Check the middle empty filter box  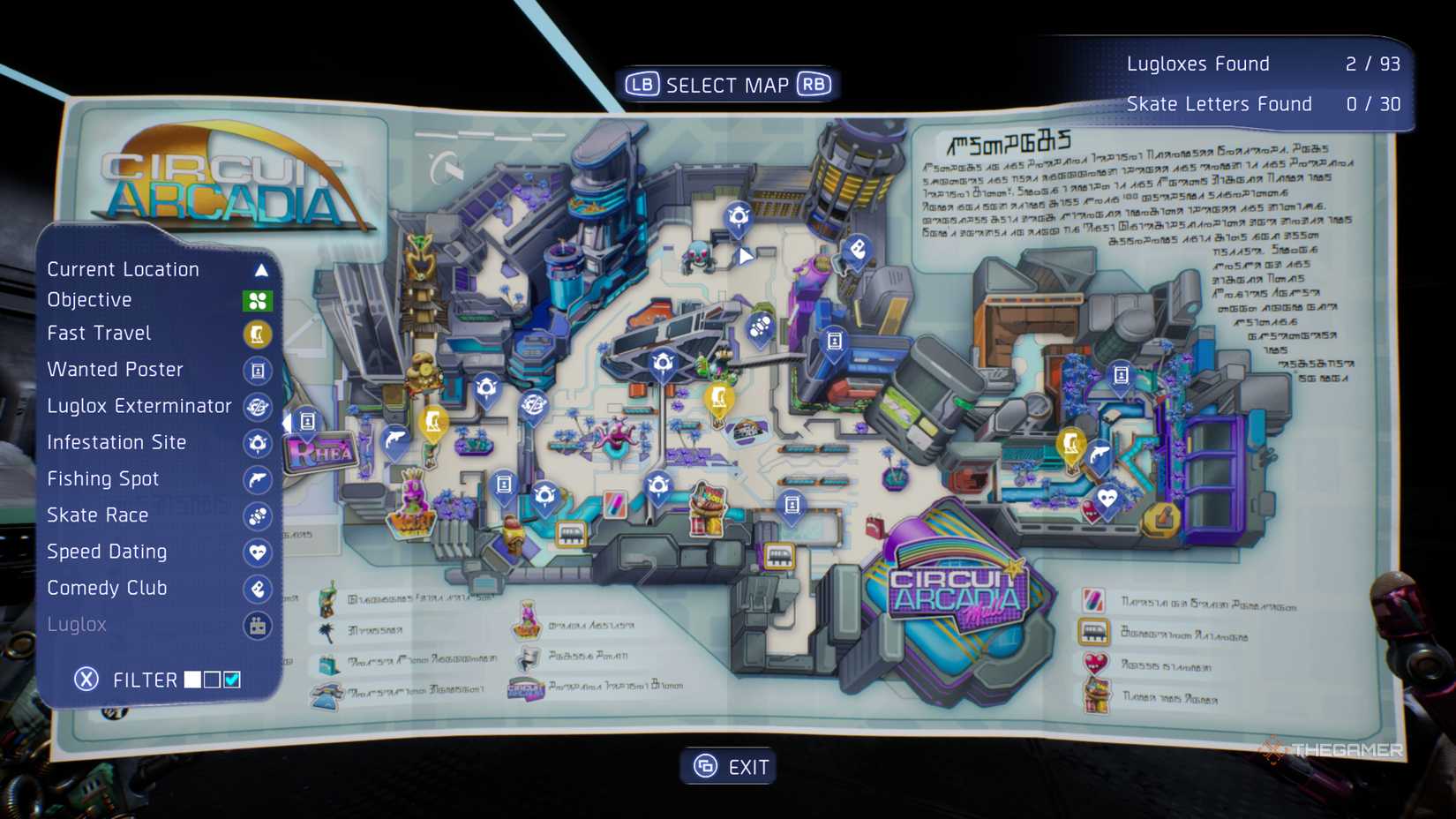[x=212, y=679]
